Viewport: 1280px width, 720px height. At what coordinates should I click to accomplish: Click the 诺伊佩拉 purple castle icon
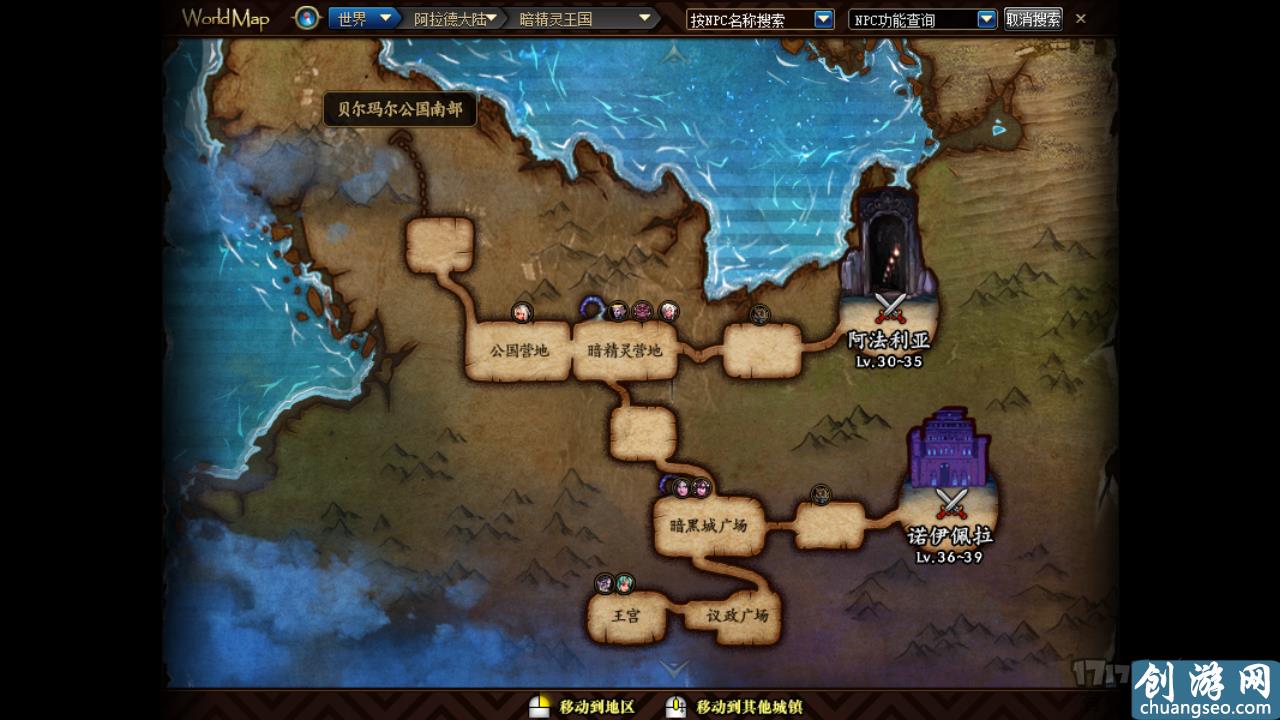pyautogui.click(x=944, y=450)
